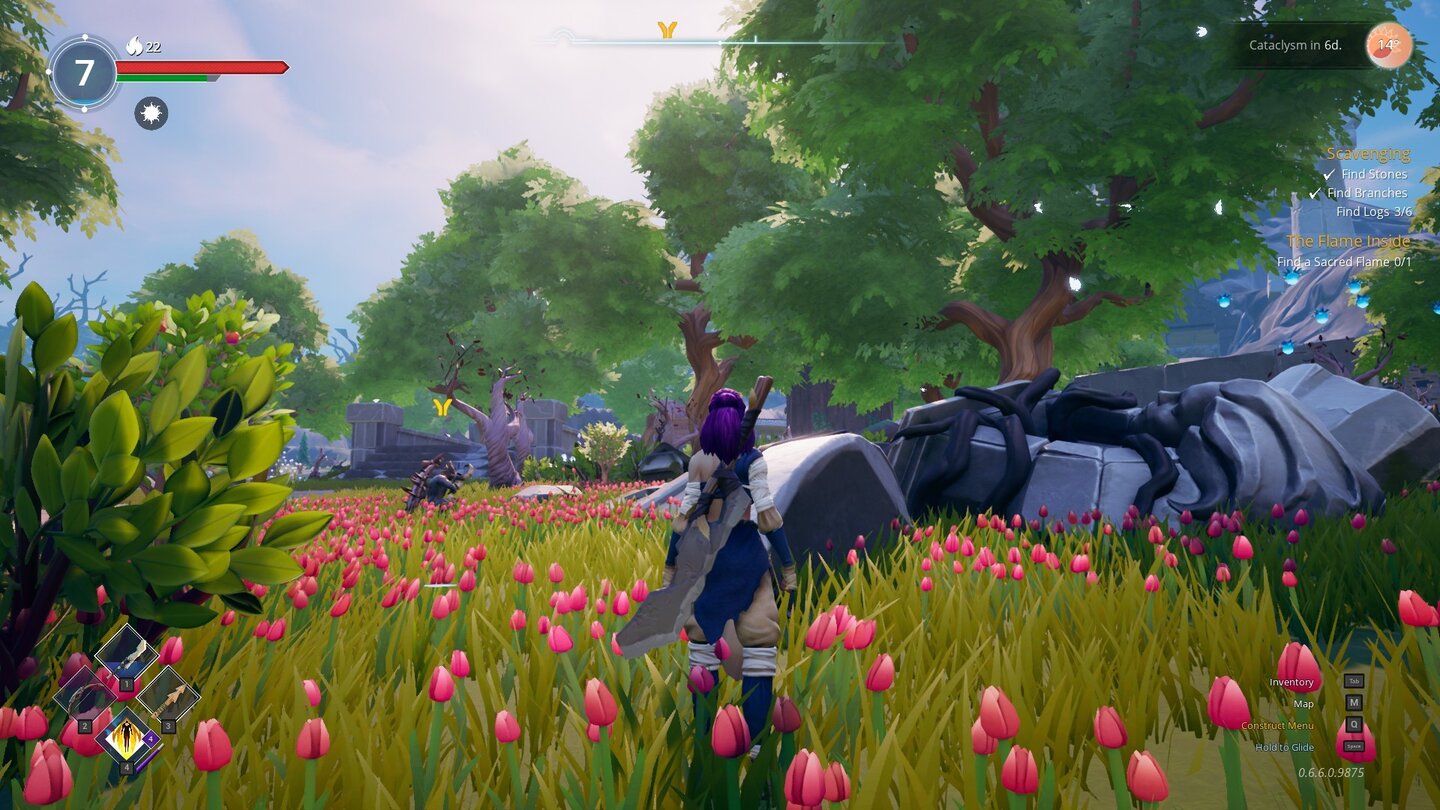Click the Inventory label

point(1290,681)
